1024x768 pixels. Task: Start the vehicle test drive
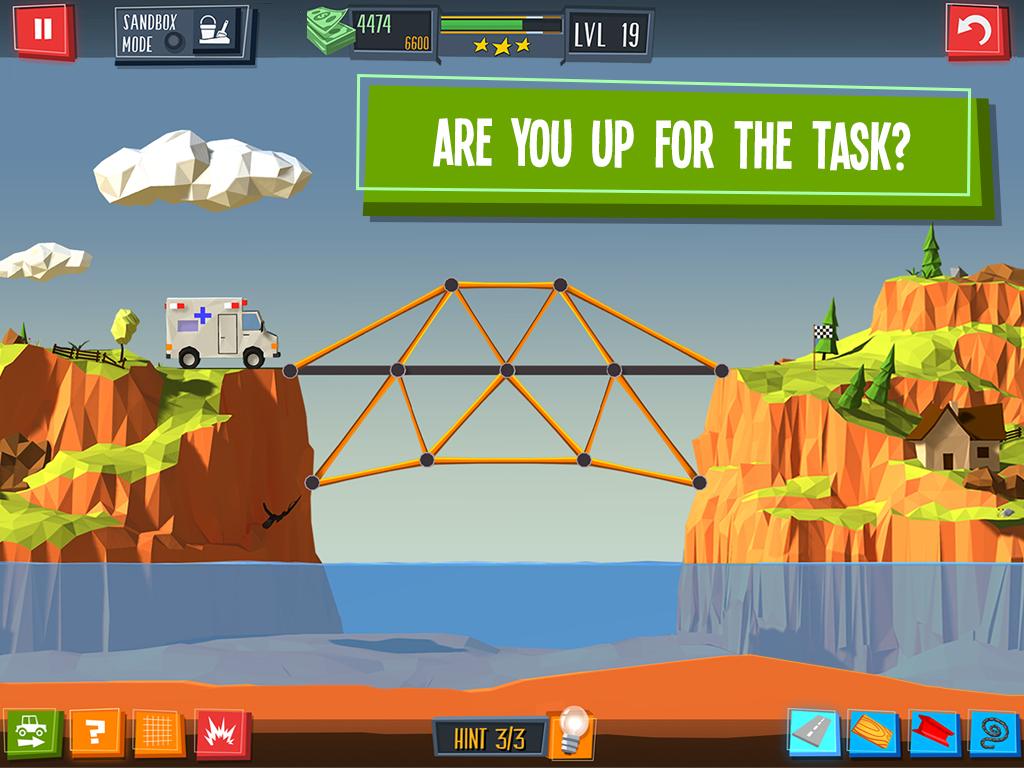click(x=33, y=734)
